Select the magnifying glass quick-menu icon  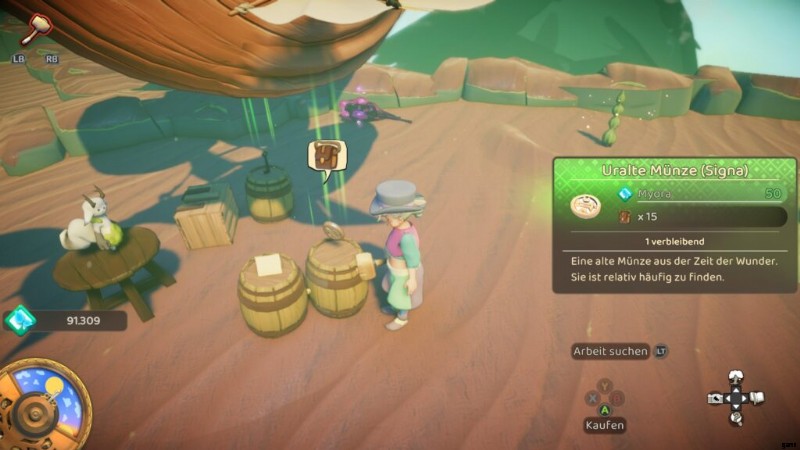pos(736,419)
